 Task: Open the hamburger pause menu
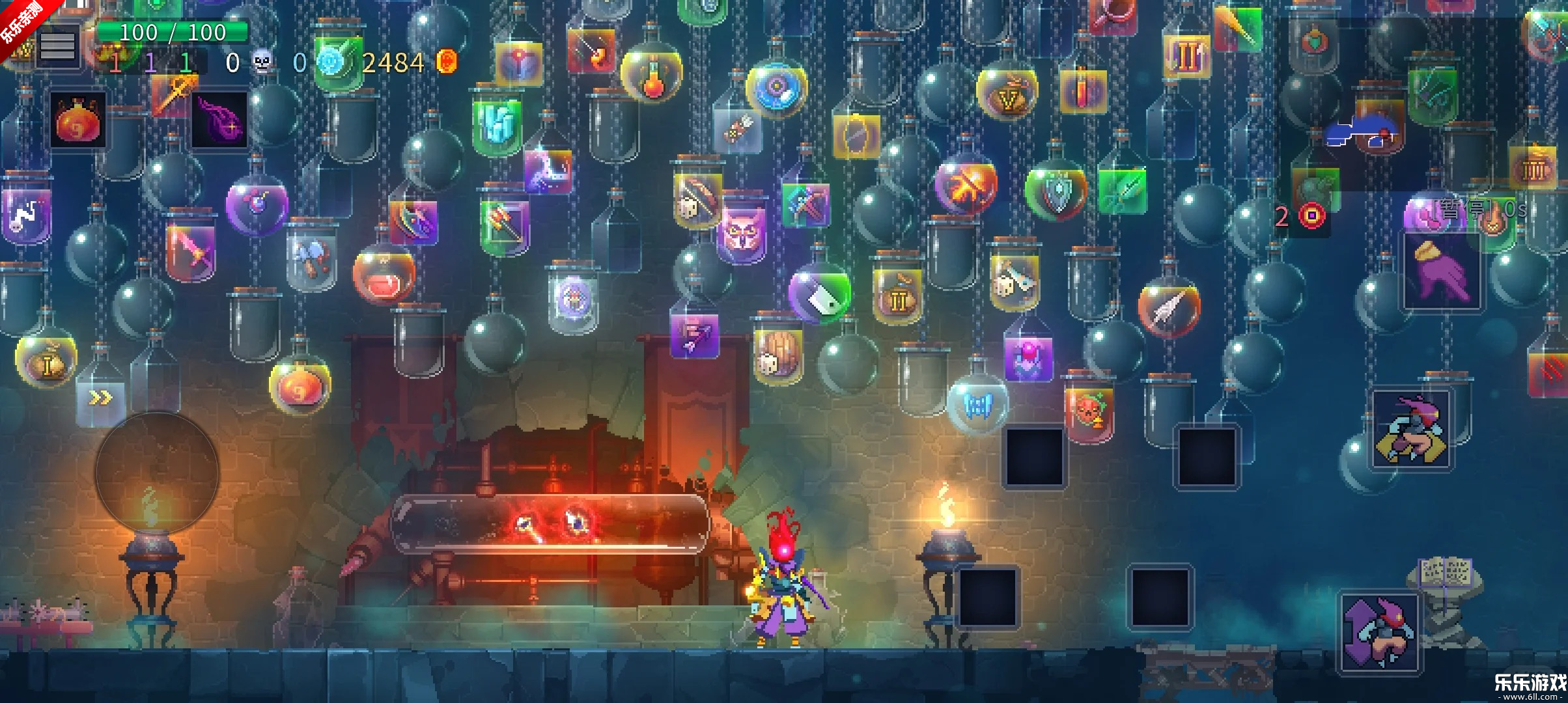(58, 46)
